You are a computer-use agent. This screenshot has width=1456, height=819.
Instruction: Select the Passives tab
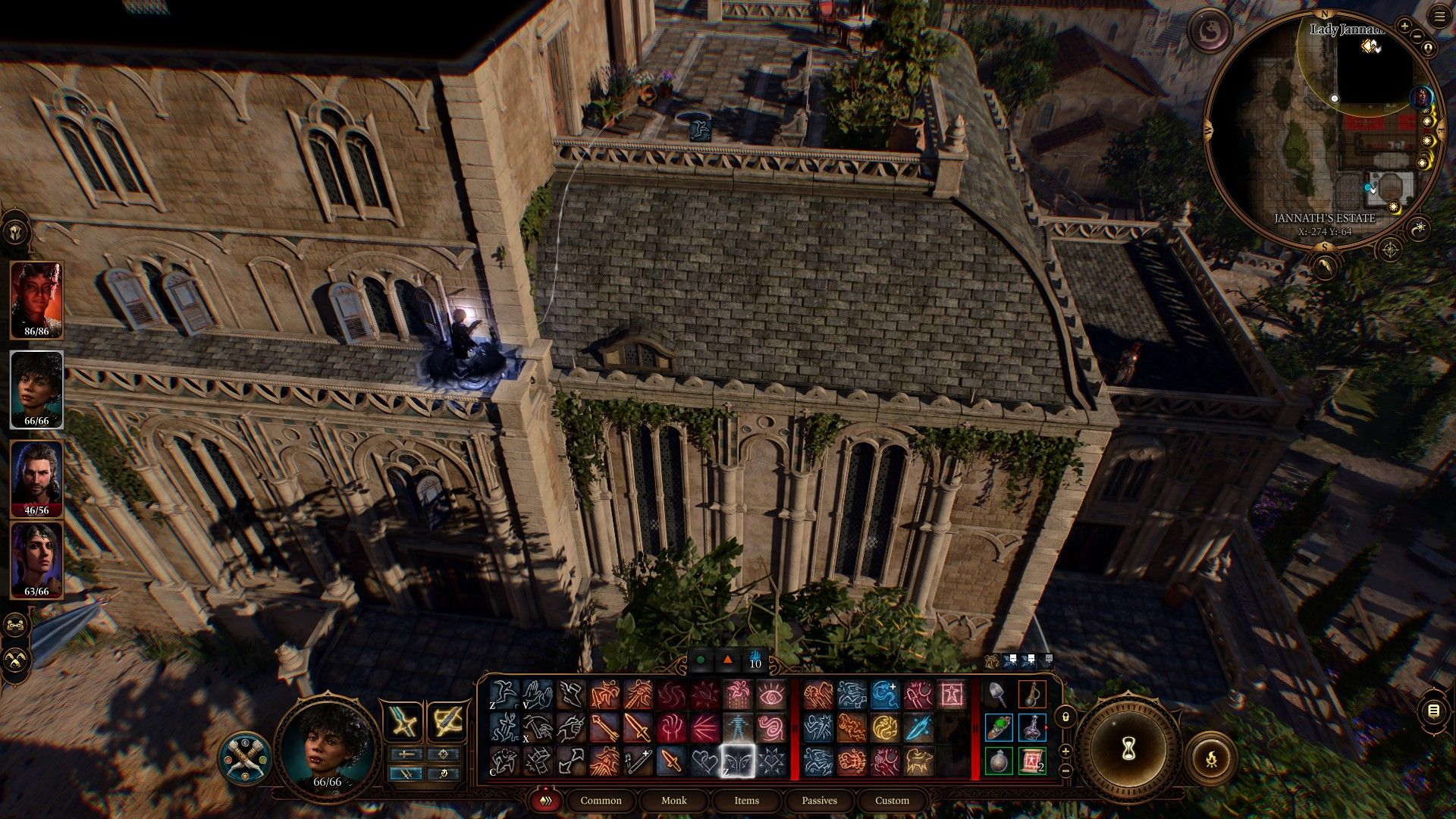pos(819,800)
